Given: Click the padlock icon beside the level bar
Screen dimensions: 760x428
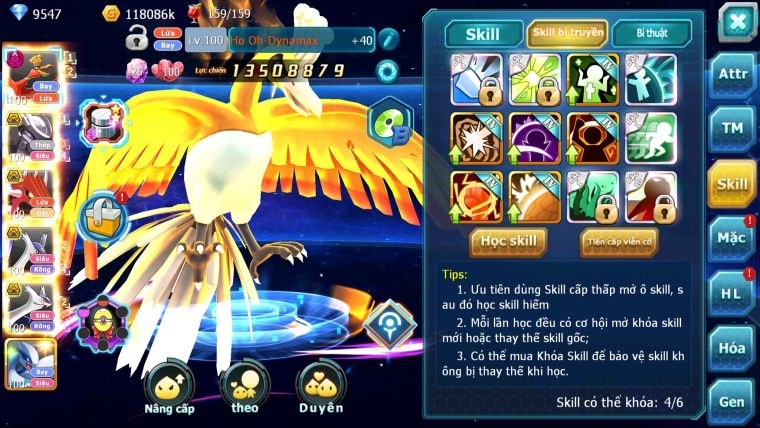Looking at the screenshot, I should click(137, 40).
